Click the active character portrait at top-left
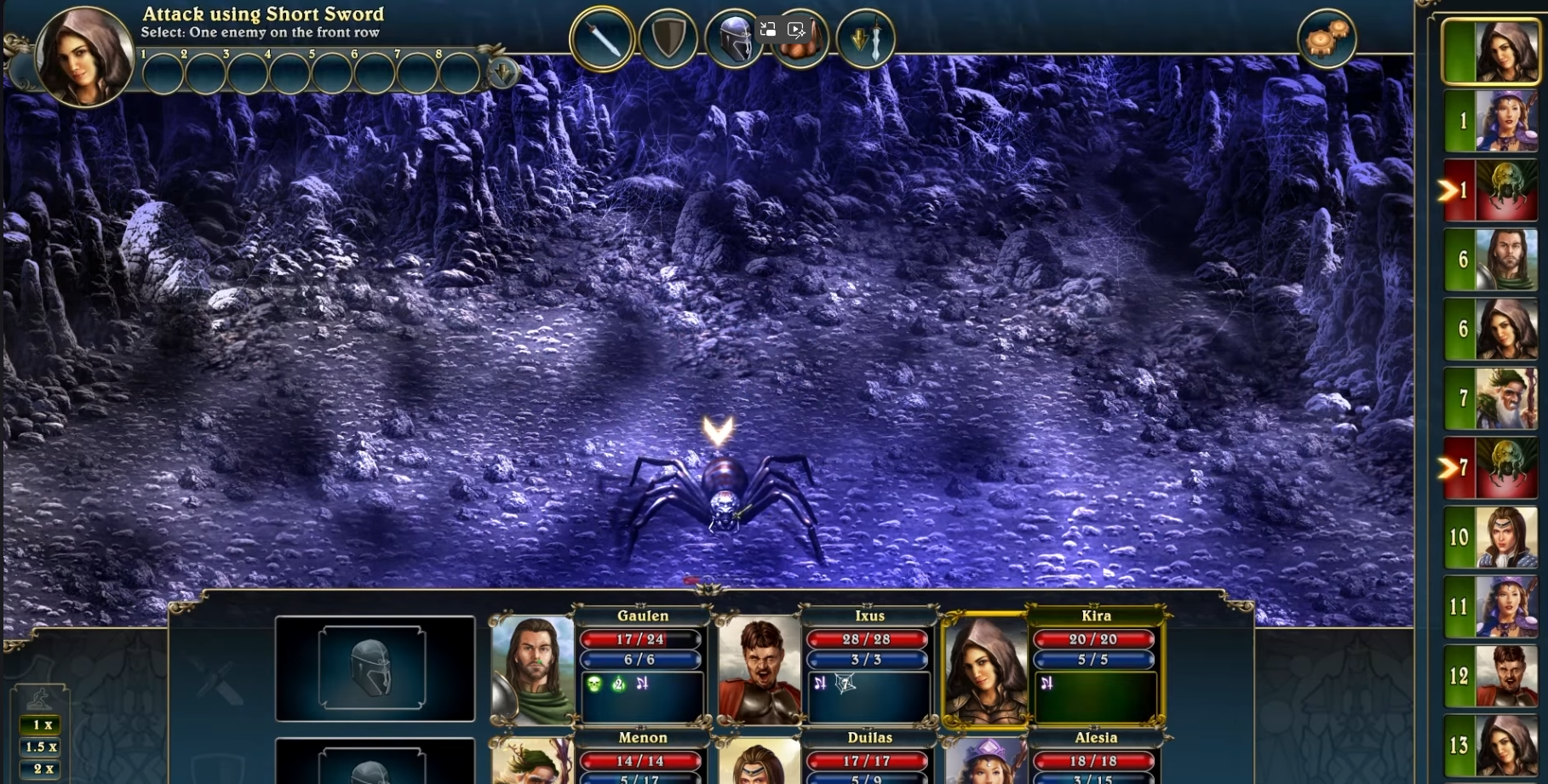This screenshot has height=784, width=1548. click(x=83, y=56)
